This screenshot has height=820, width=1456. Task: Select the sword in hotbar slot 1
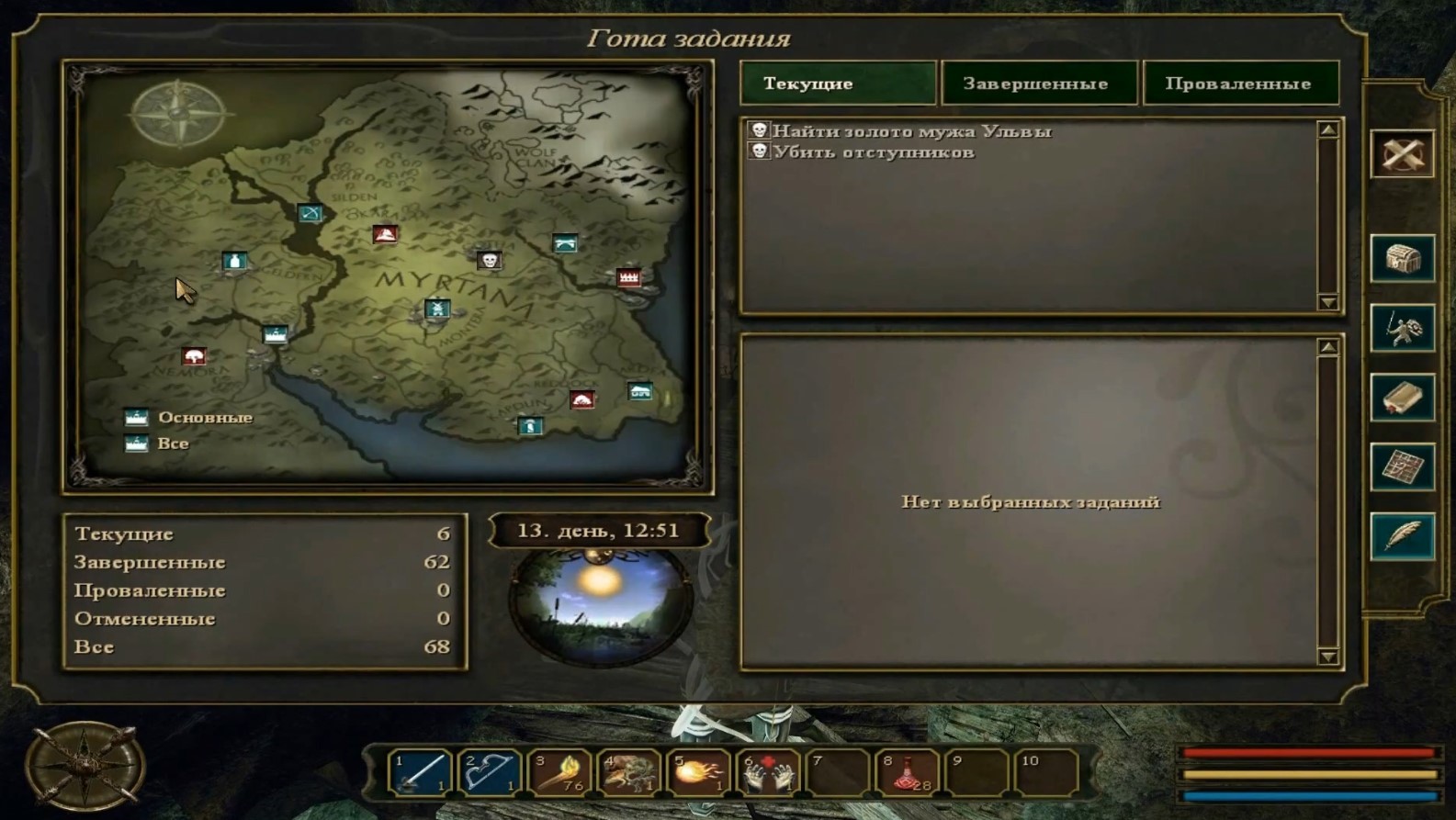pyautogui.click(x=420, y=772)
